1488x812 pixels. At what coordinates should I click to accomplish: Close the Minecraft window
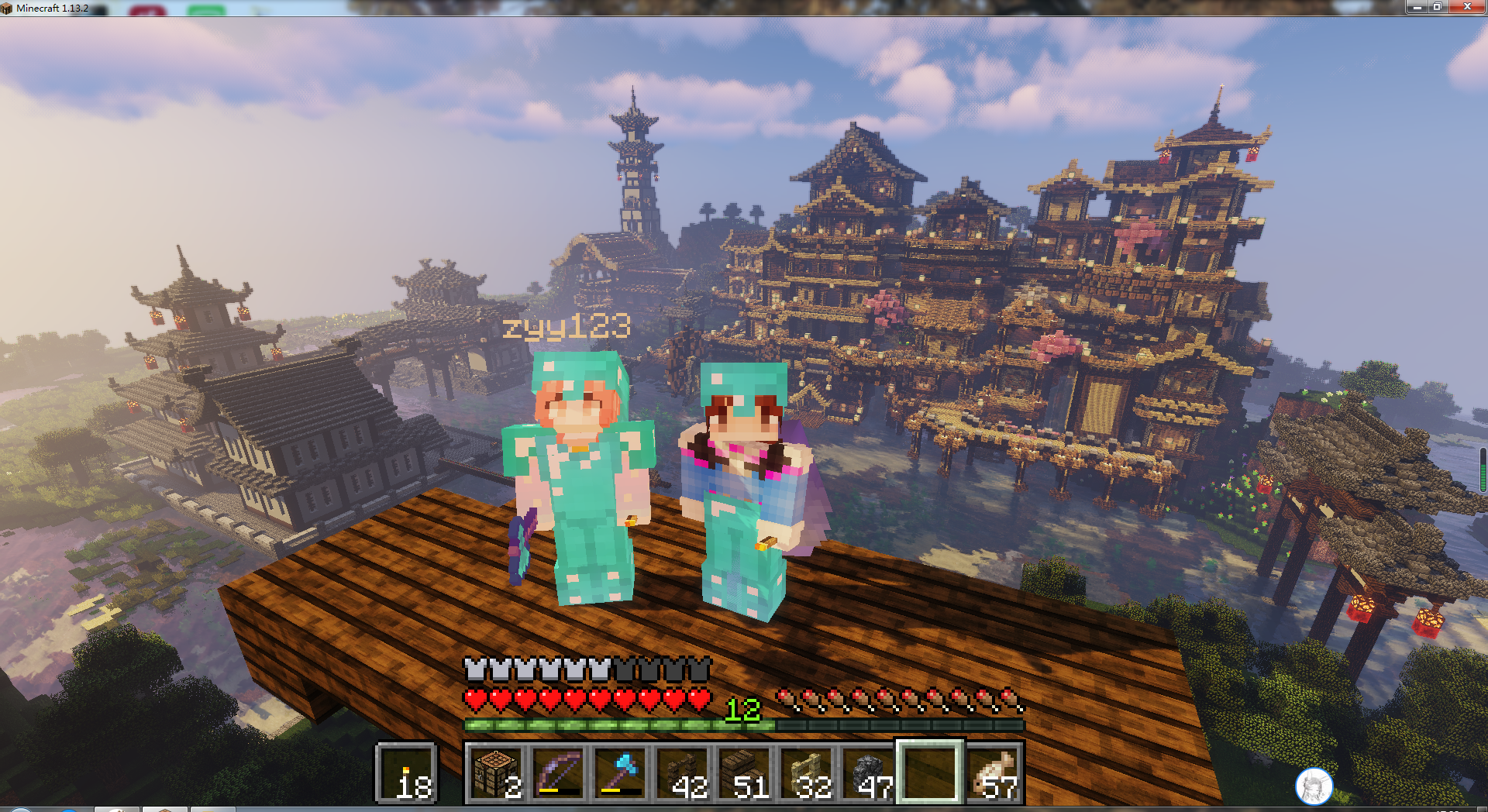(x=1466, y=7)
